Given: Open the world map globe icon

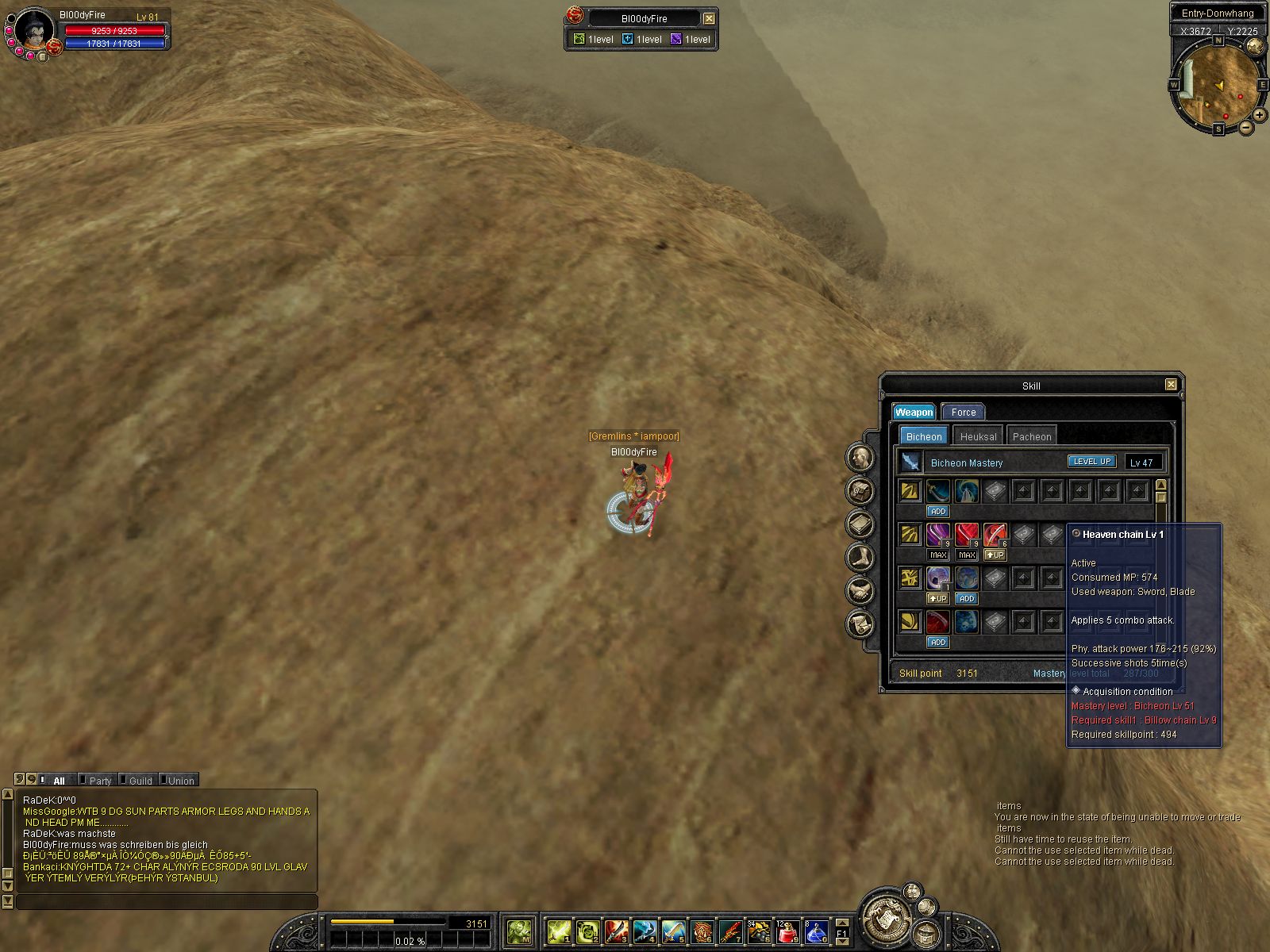Looking at the screenshot, I should click(1255, 46).
